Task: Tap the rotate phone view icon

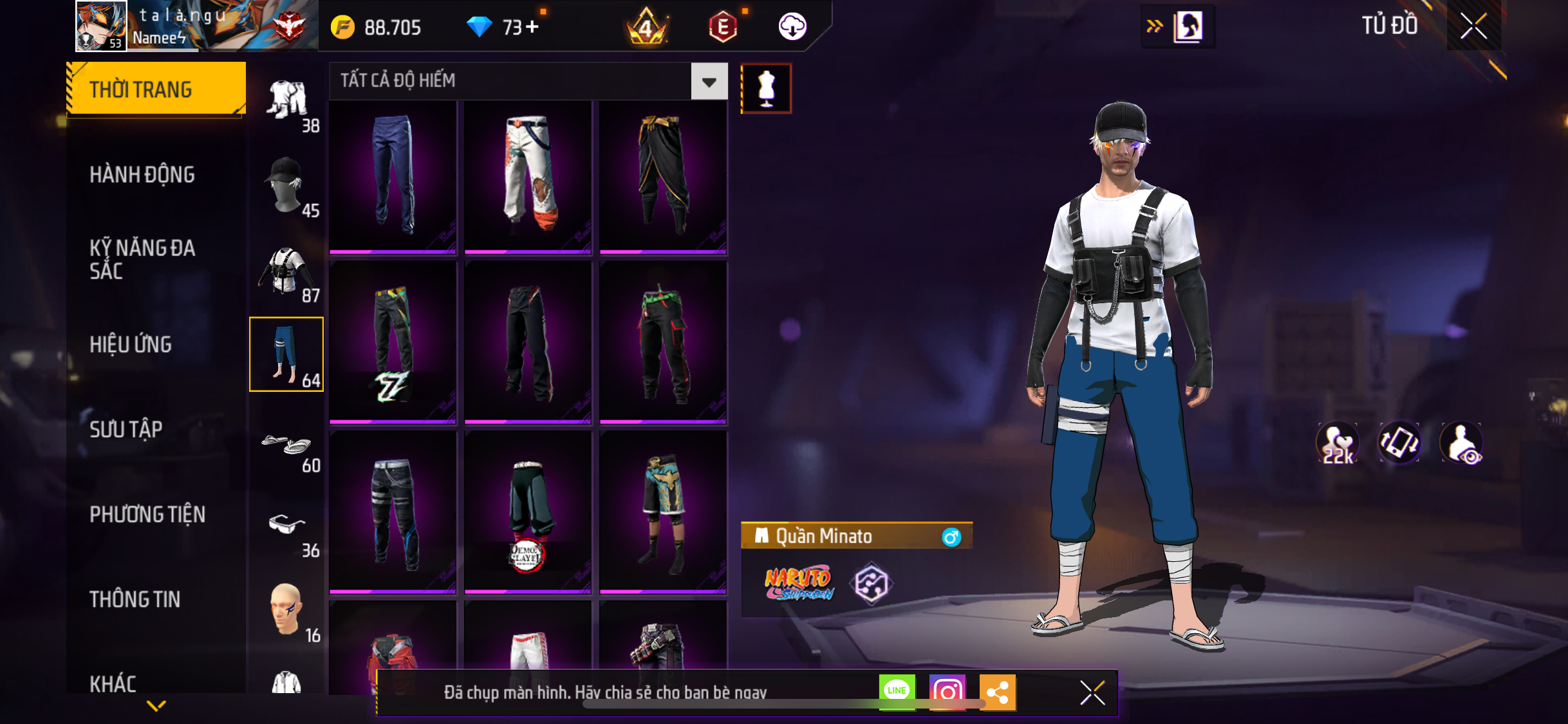Action: point(1399,443)
